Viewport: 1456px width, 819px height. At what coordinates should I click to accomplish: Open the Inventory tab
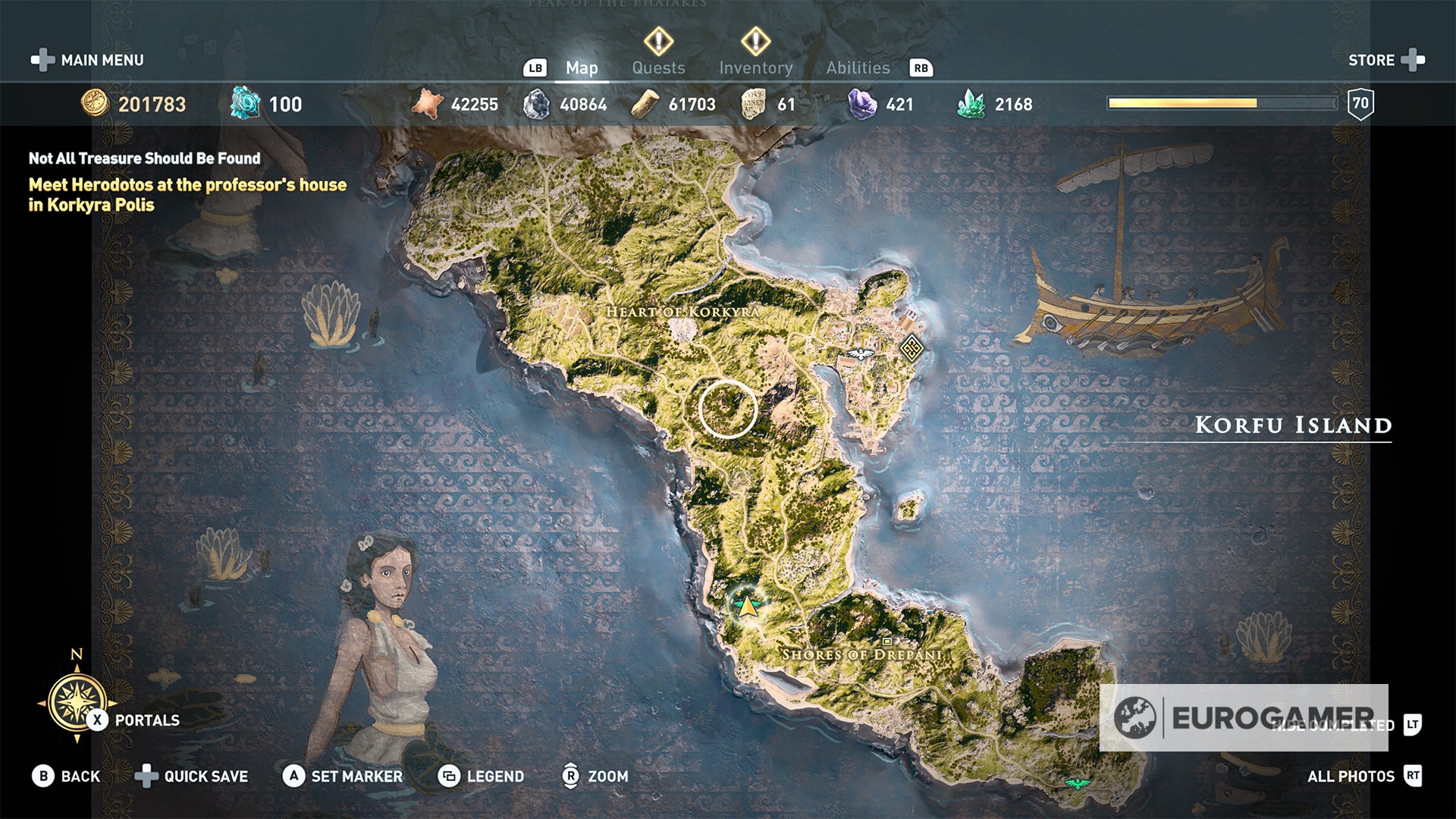pos(756,67)
